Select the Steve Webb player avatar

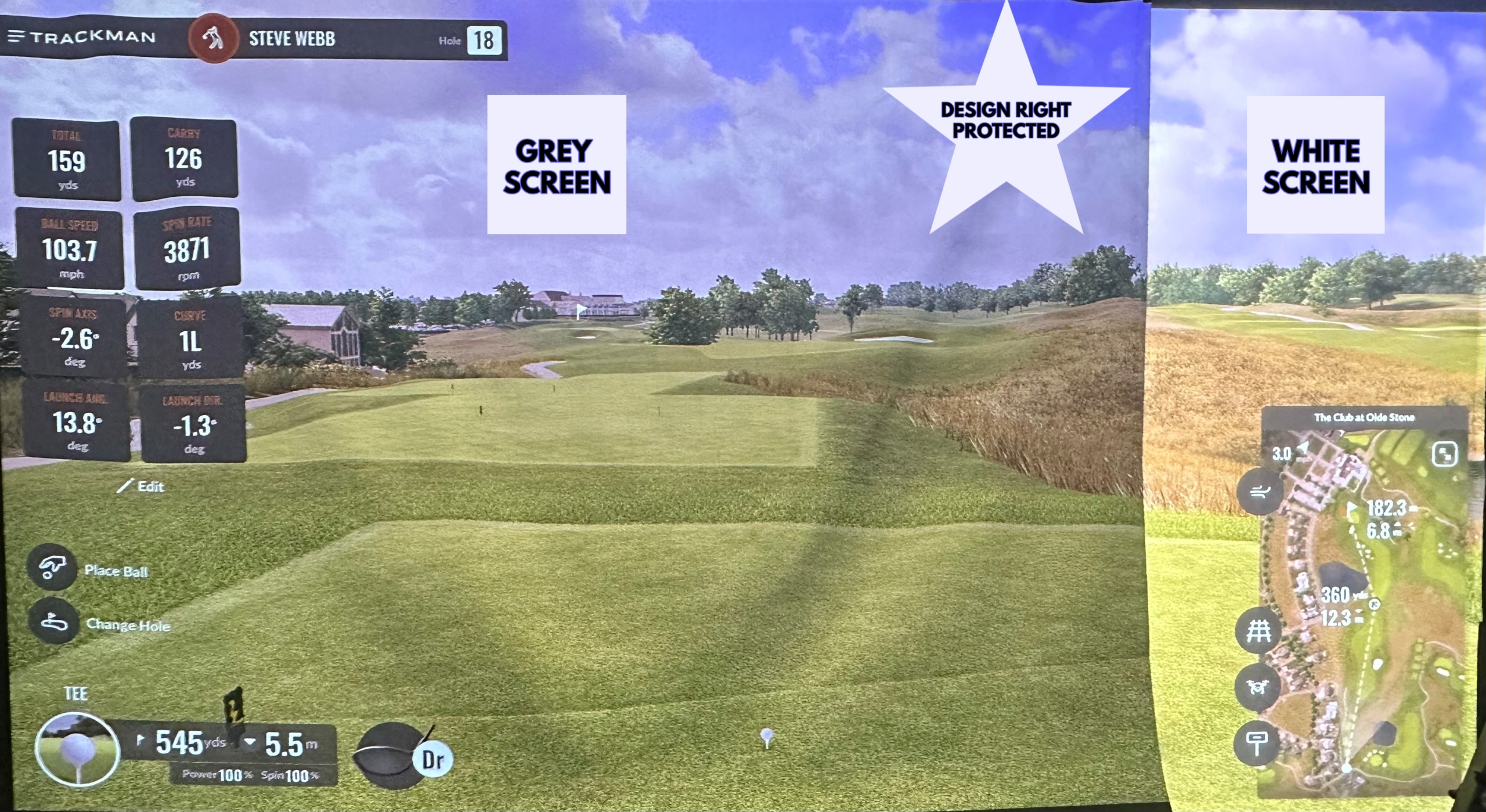(212, 39)
